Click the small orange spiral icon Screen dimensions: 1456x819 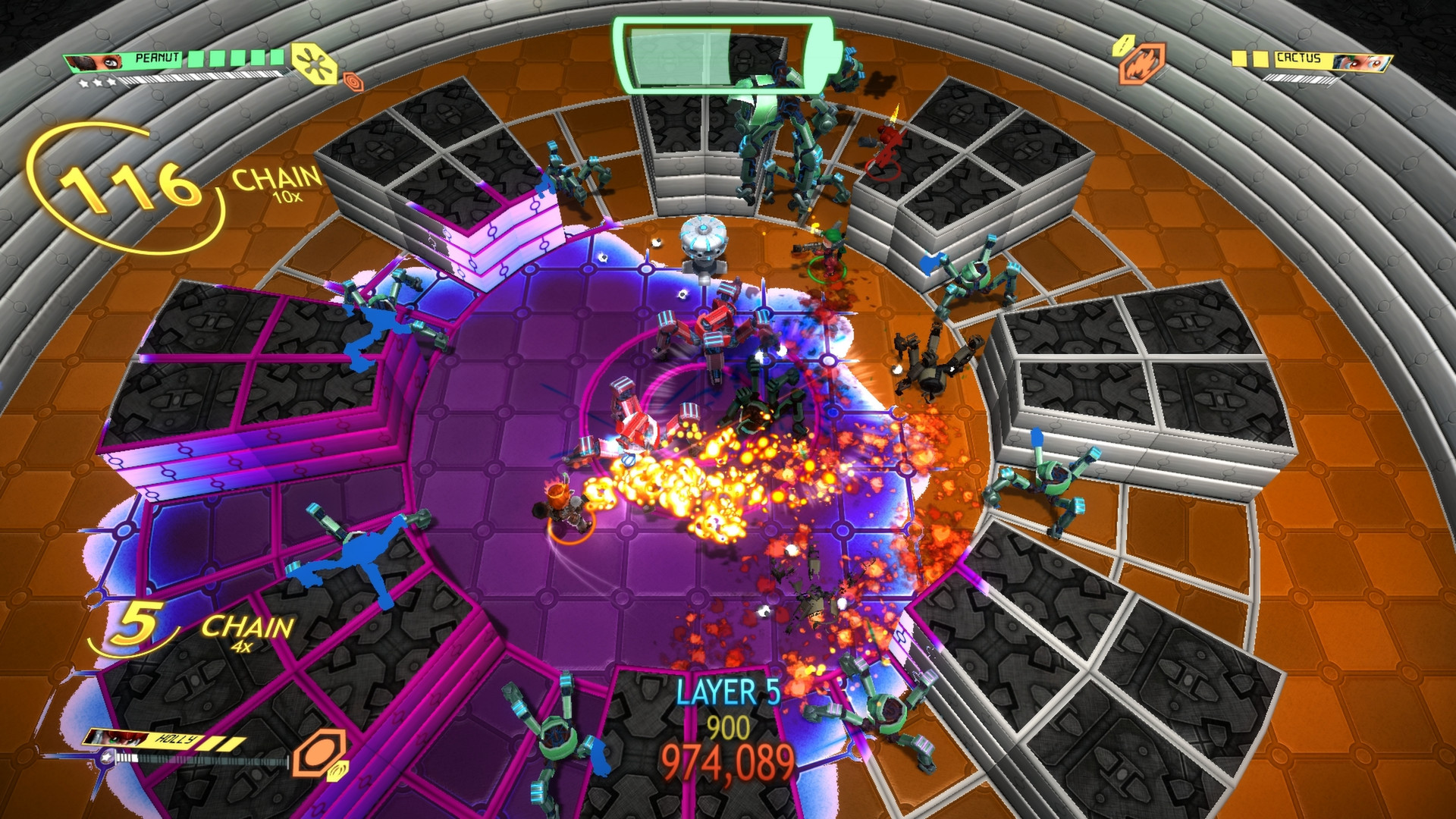coord(353,80)
